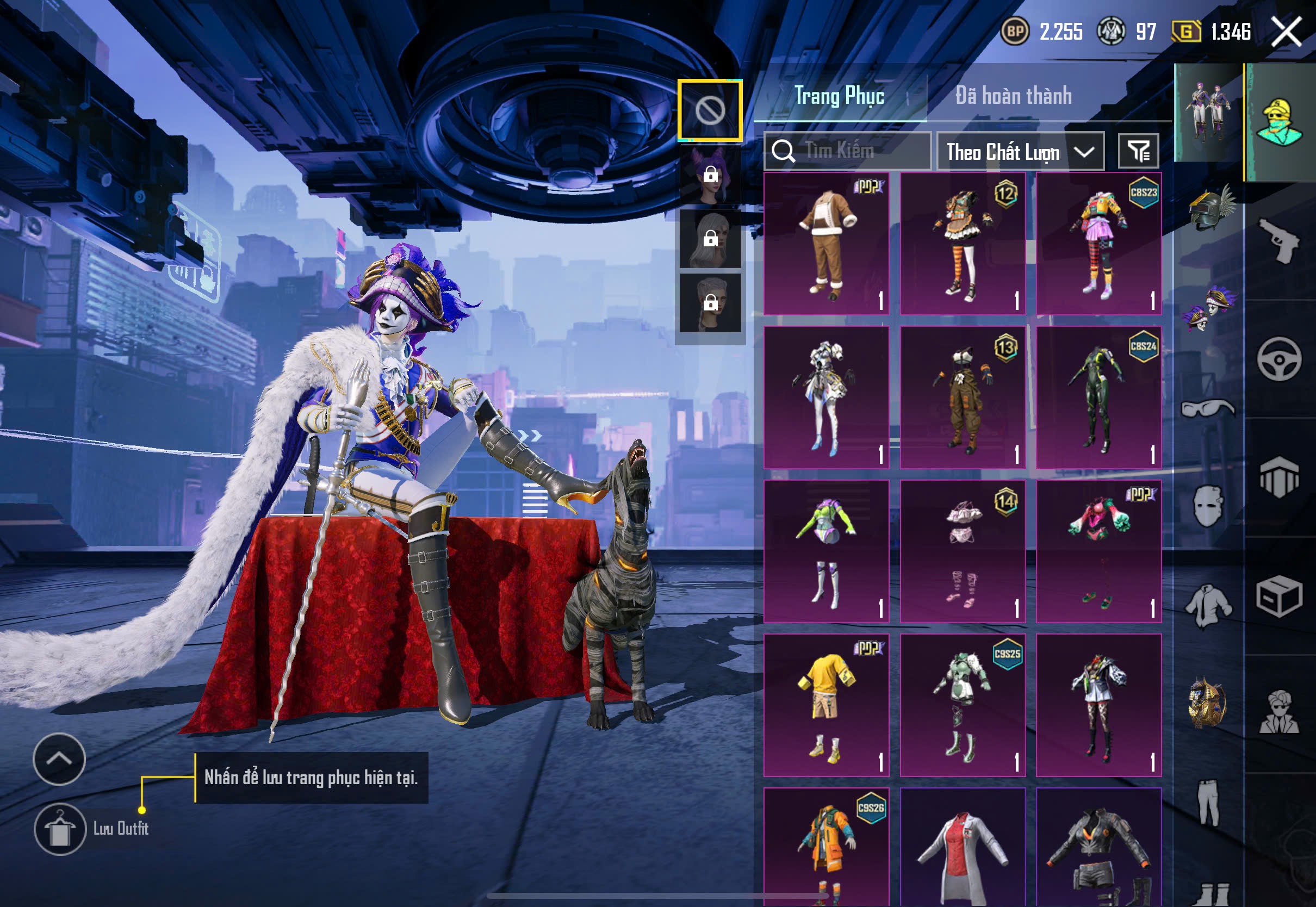Viewport: 1316px width, 907px height.
Task: Select the C9S26 orange jacket outfit
Action: (826, 846)
